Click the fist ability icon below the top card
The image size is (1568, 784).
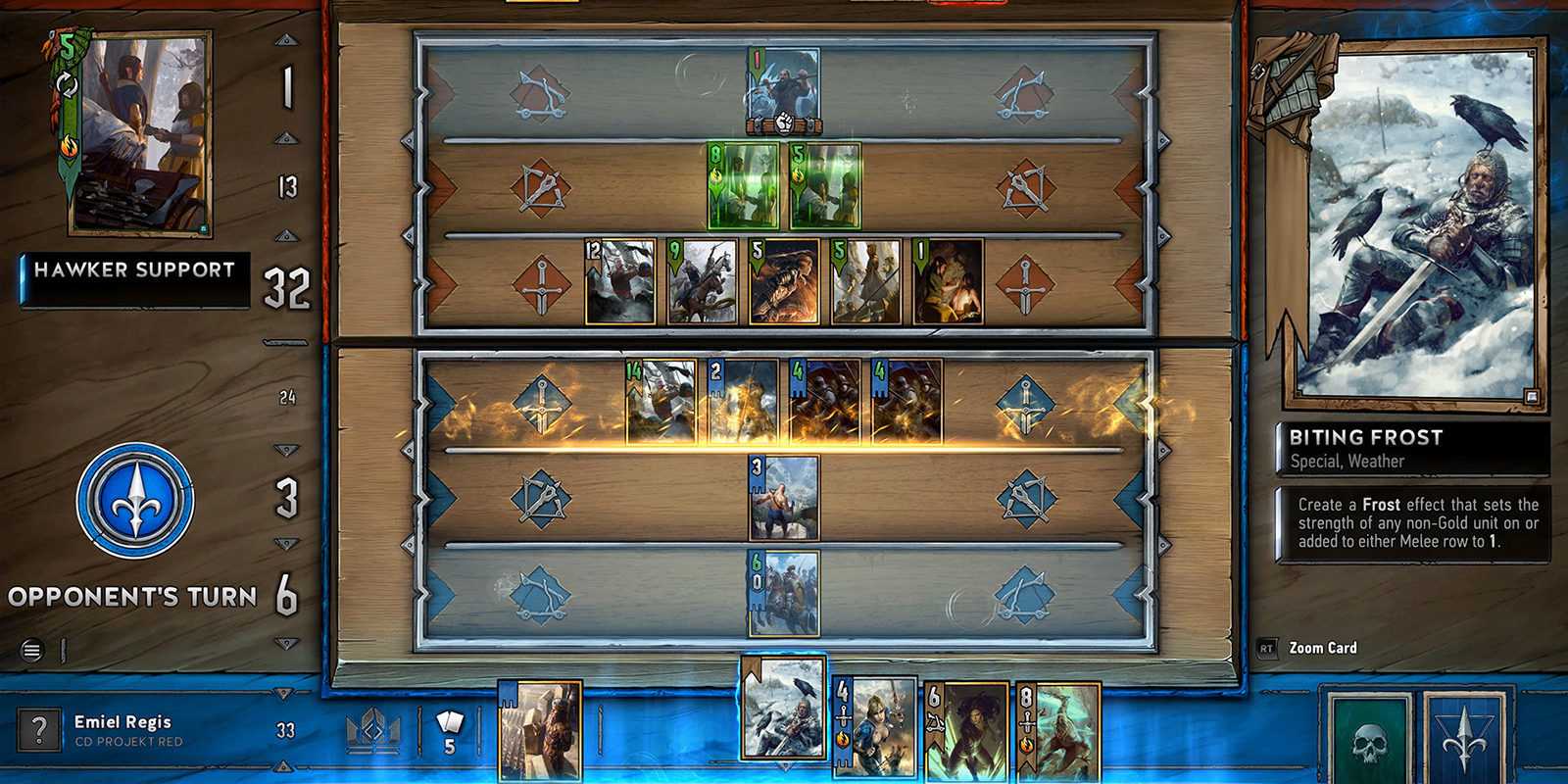[782, 125]
